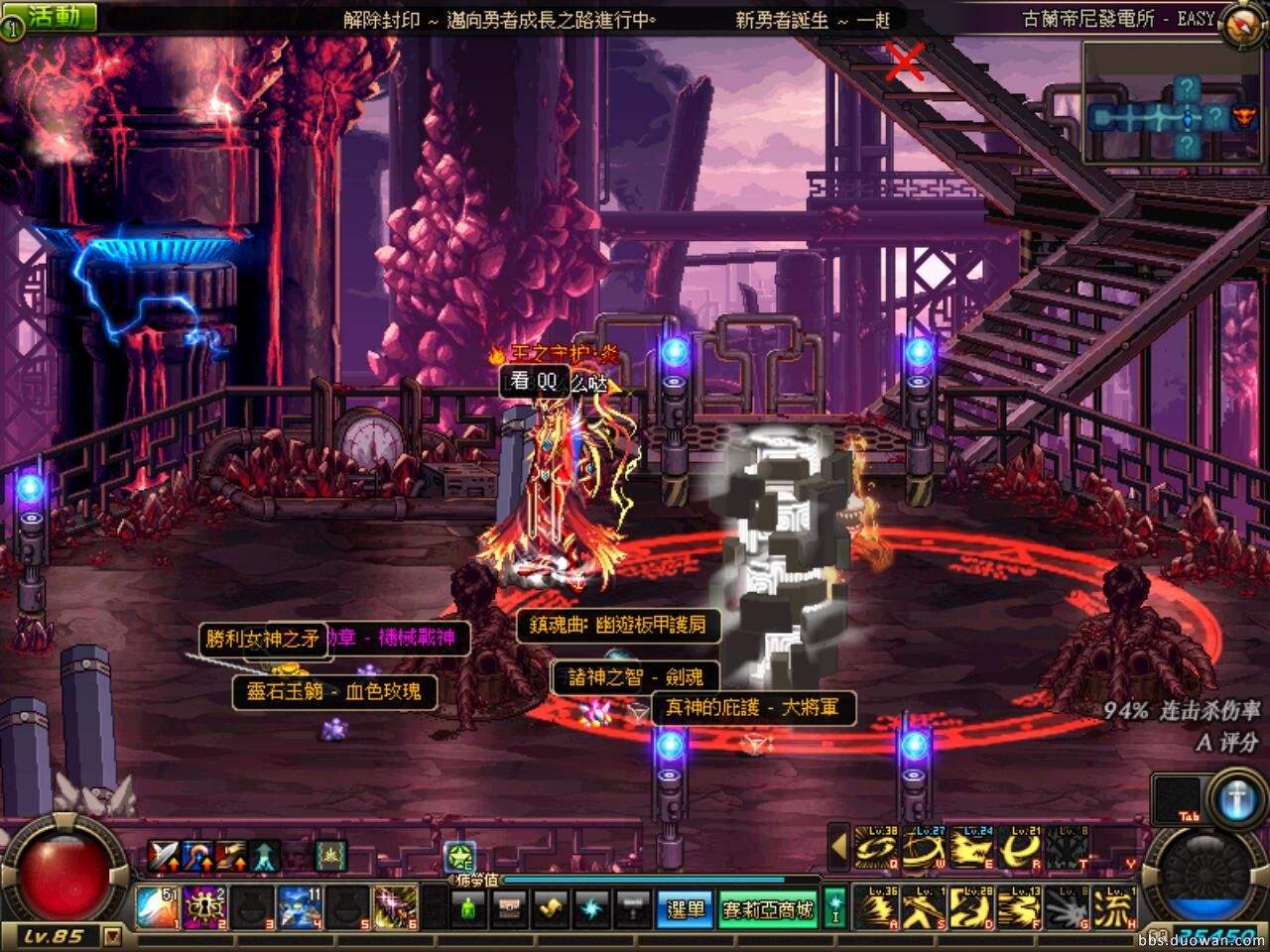Use the item with 51 count in slot 1
Viewport: 1270px width, 952px height.
click(x=157, y=908)
